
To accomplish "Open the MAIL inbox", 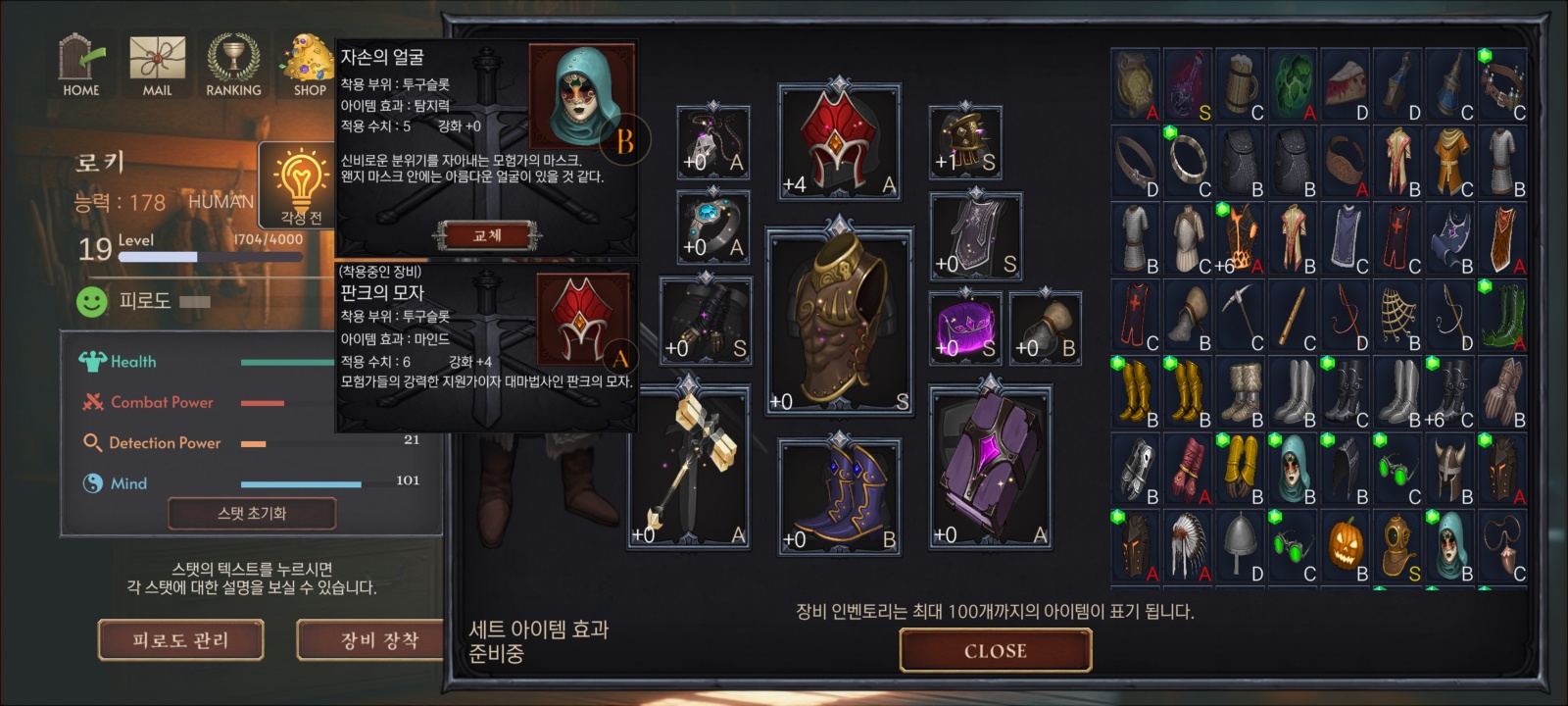I will (157, 66).
